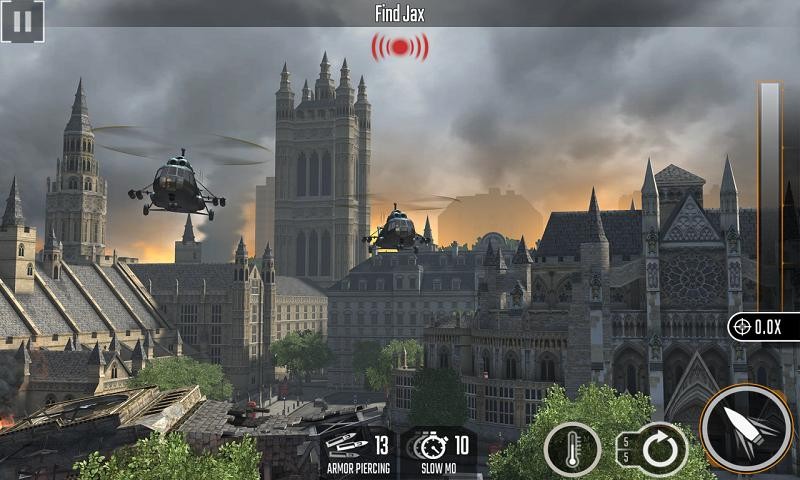Tap the thermometer thermal vision button
Screen dimensions: 800x480
click(x=572, y=449)
